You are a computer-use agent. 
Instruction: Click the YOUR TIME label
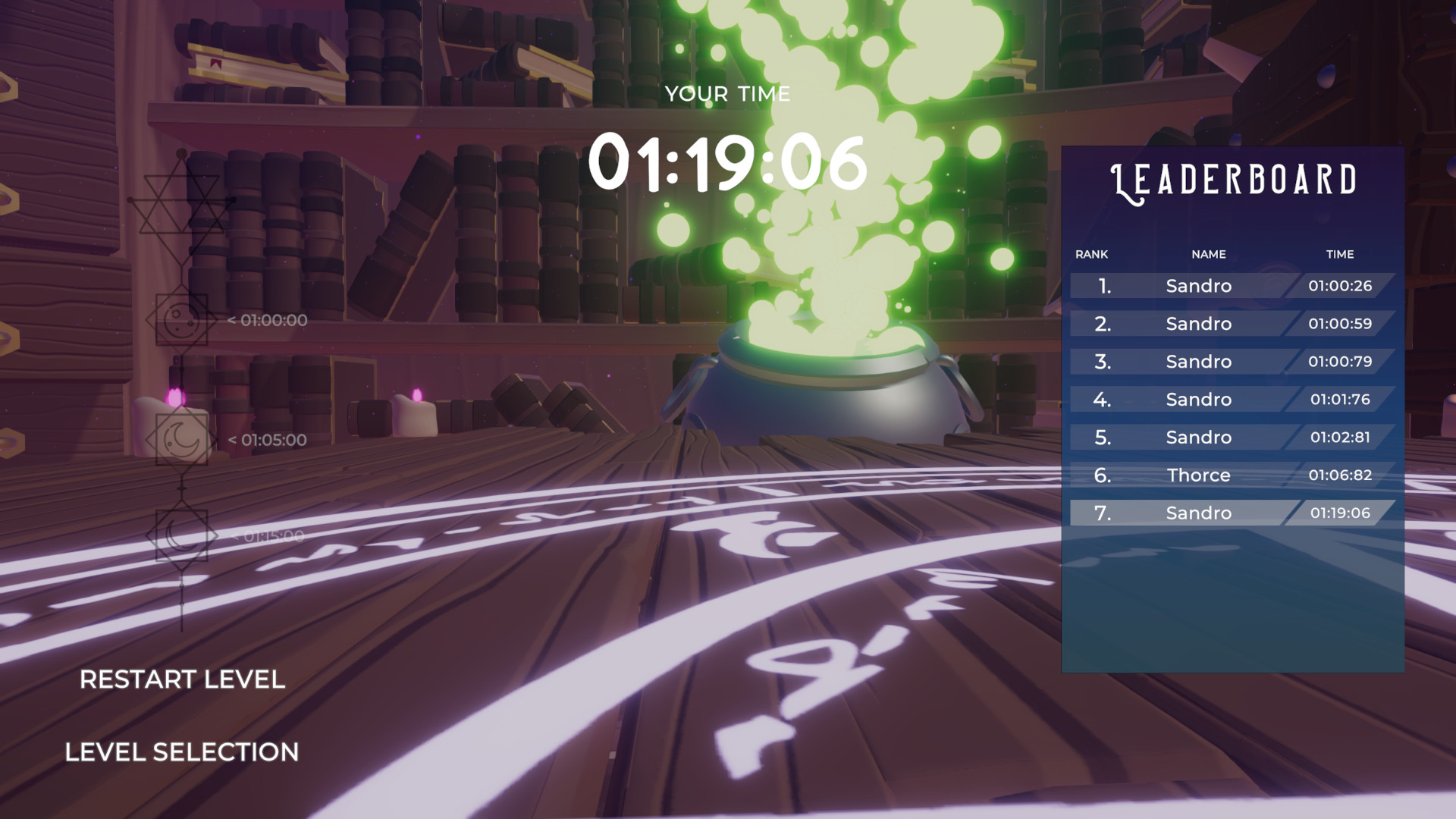click(728, 93)
